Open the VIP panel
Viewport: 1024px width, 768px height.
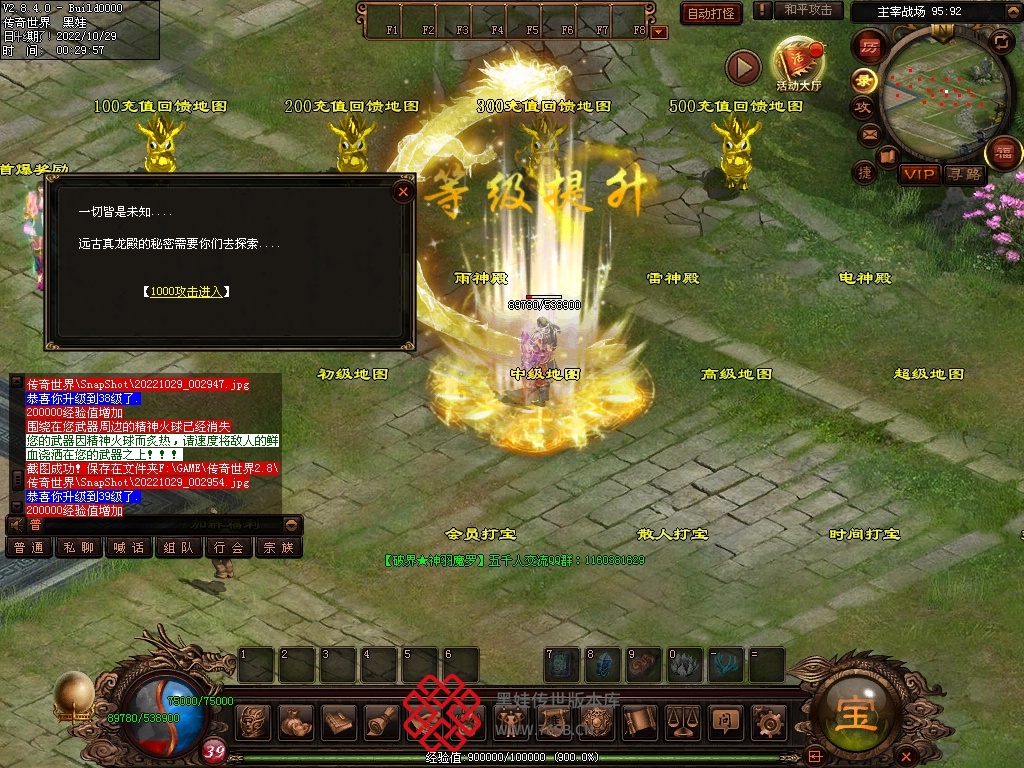pyautogui.click(x=919, y=174)
